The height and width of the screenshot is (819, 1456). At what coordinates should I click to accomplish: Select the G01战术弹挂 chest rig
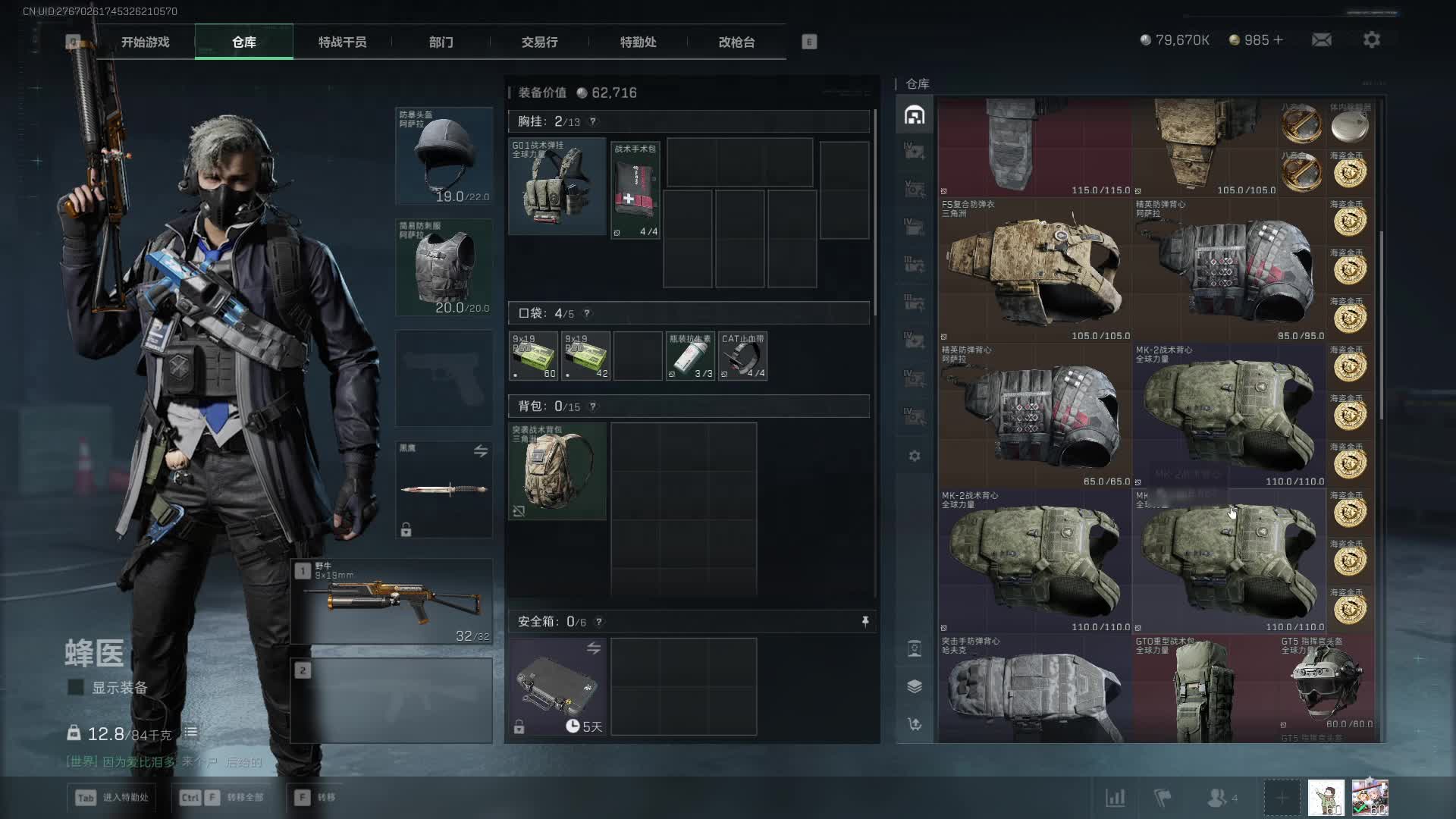(x=557, y=187)
